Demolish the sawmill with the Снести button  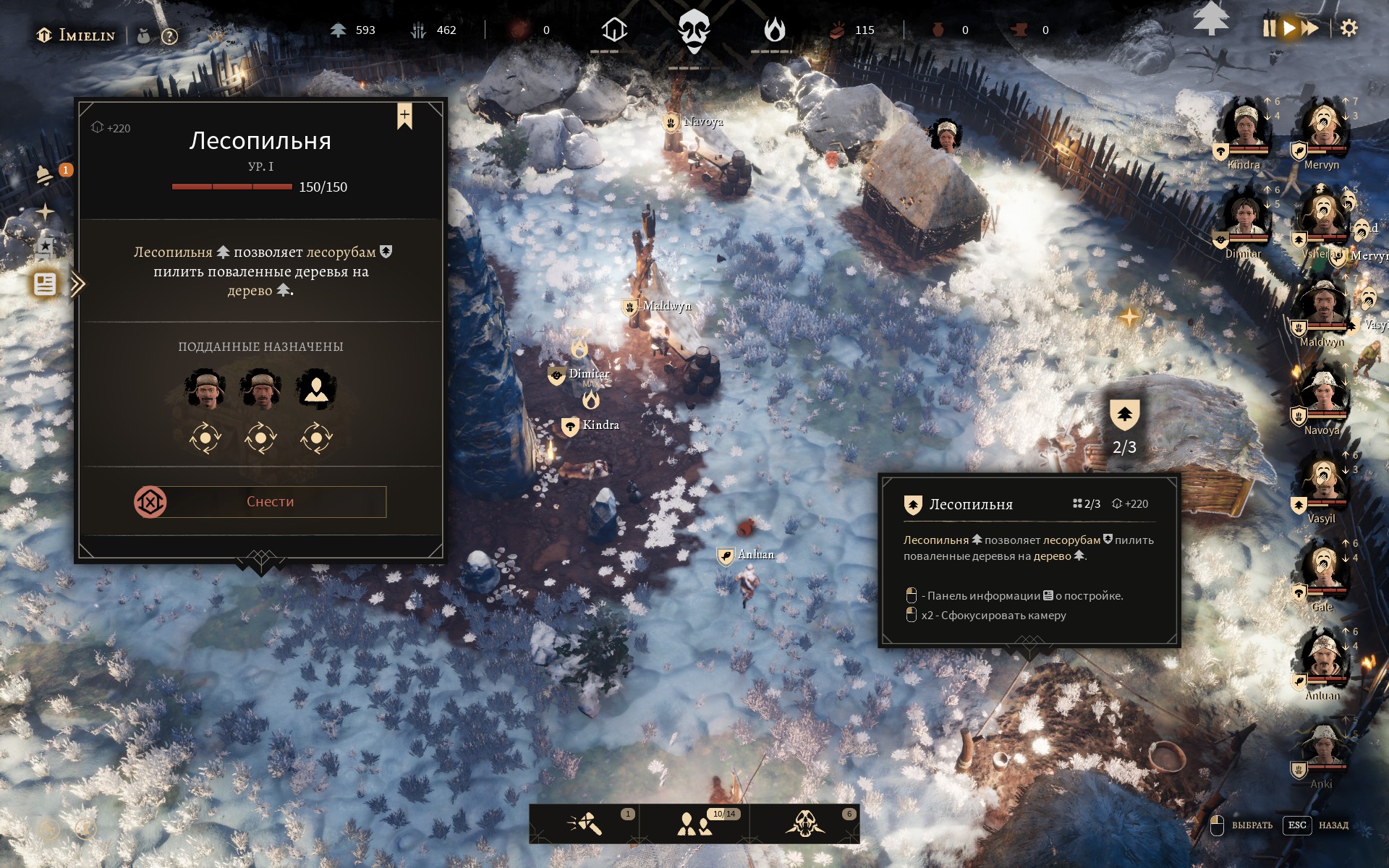coord(269,502)
